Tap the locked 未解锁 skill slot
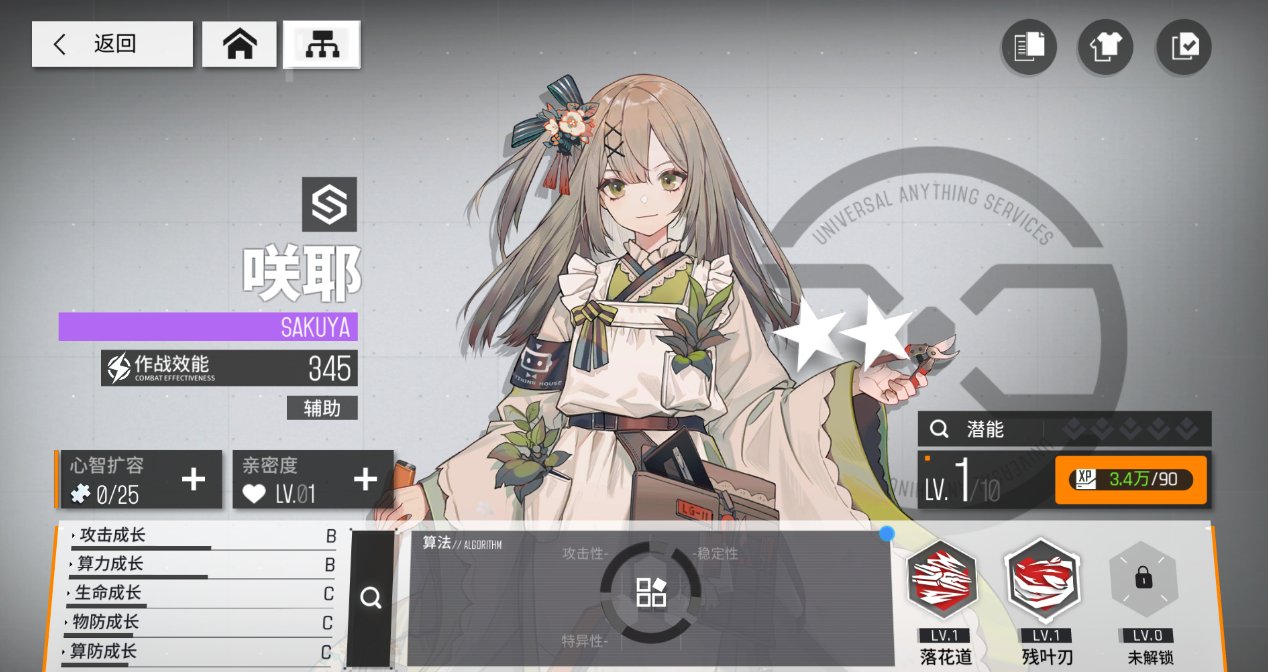1268x672 pixels. pos(1143,580)
